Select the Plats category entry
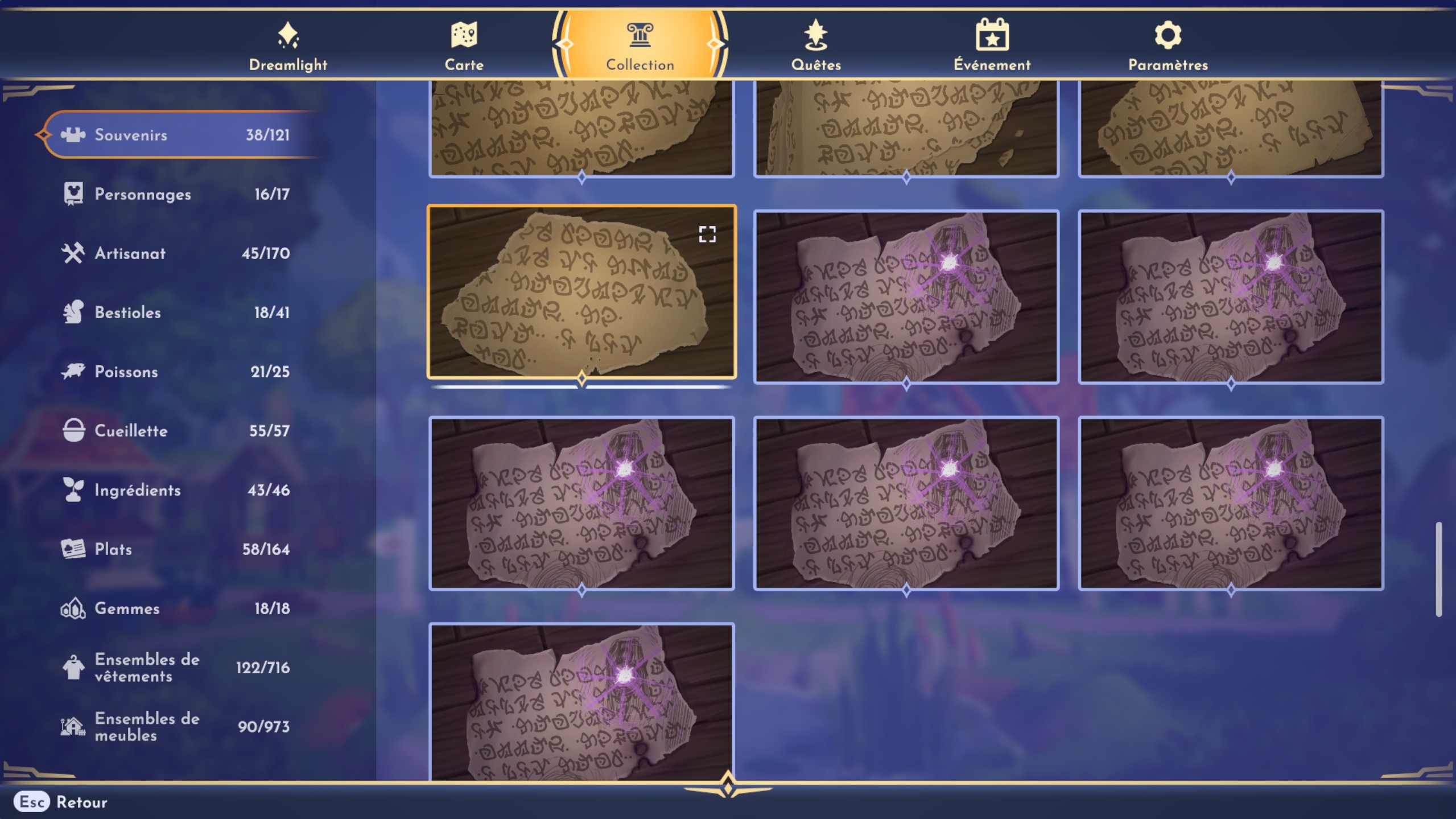The width and height of the screenshot is (1456, 819). (x=75, y=549)
